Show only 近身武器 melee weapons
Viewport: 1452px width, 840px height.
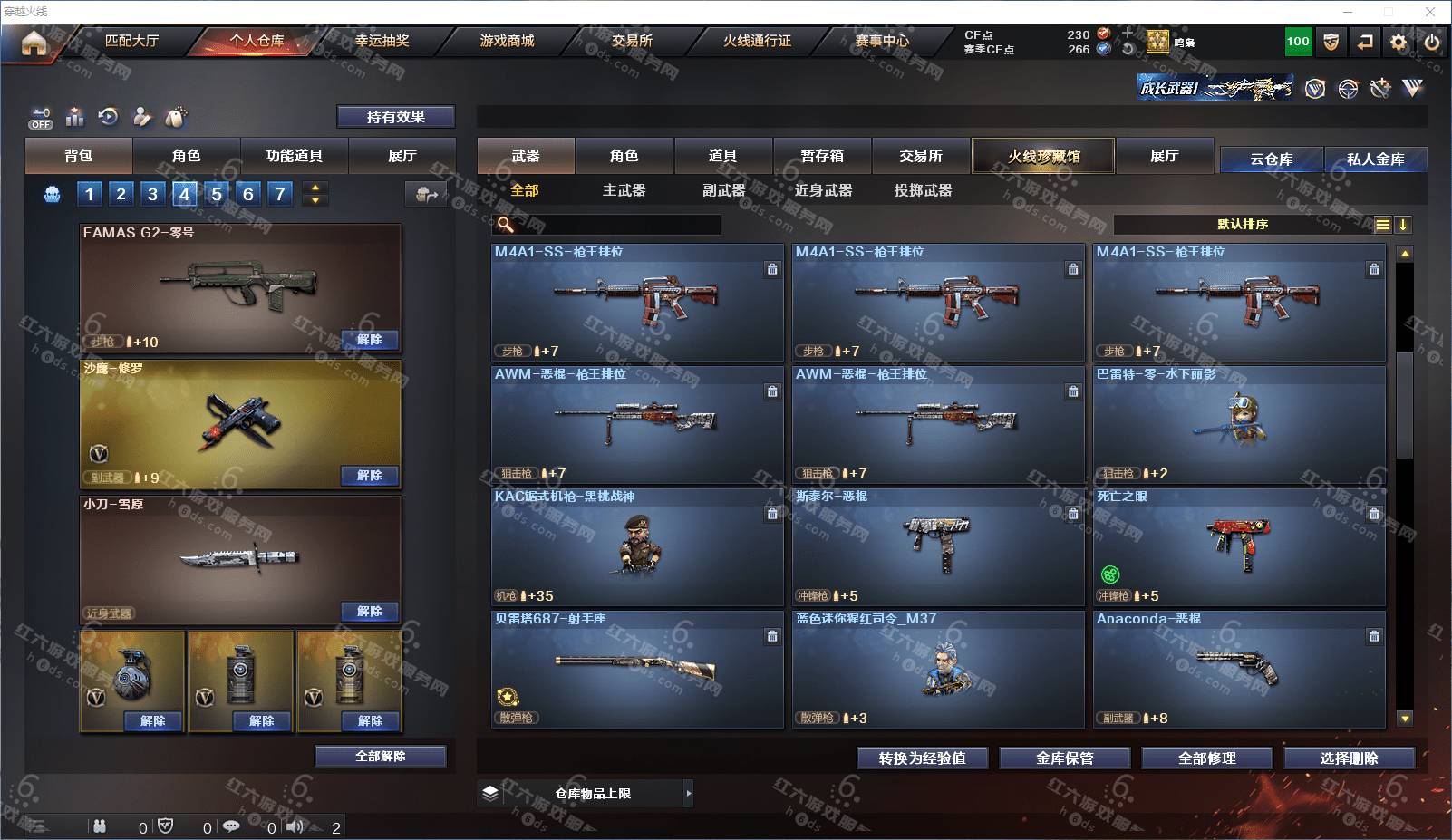point(823,190)
